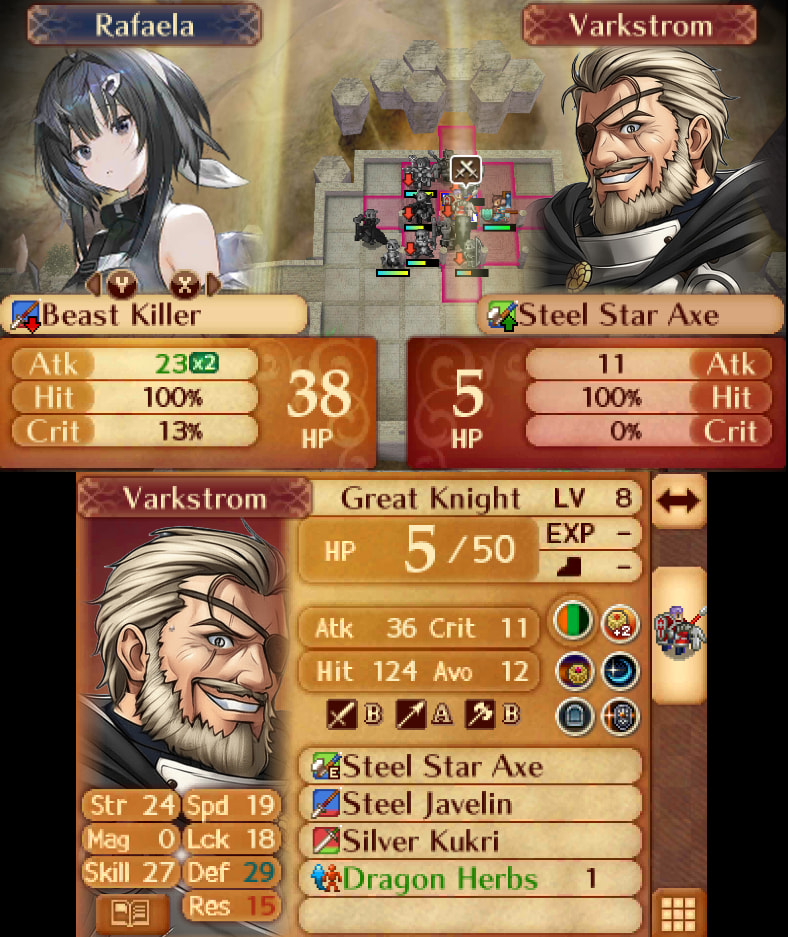Select the Dragon Herbs item

[x=470, y=879]
